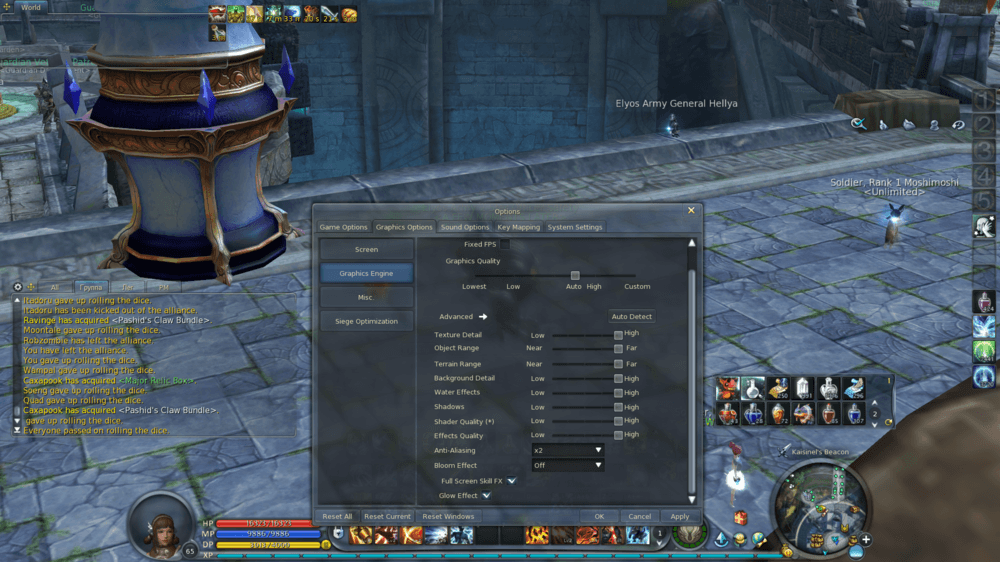Open the Misc. settings section

[366, 297]
